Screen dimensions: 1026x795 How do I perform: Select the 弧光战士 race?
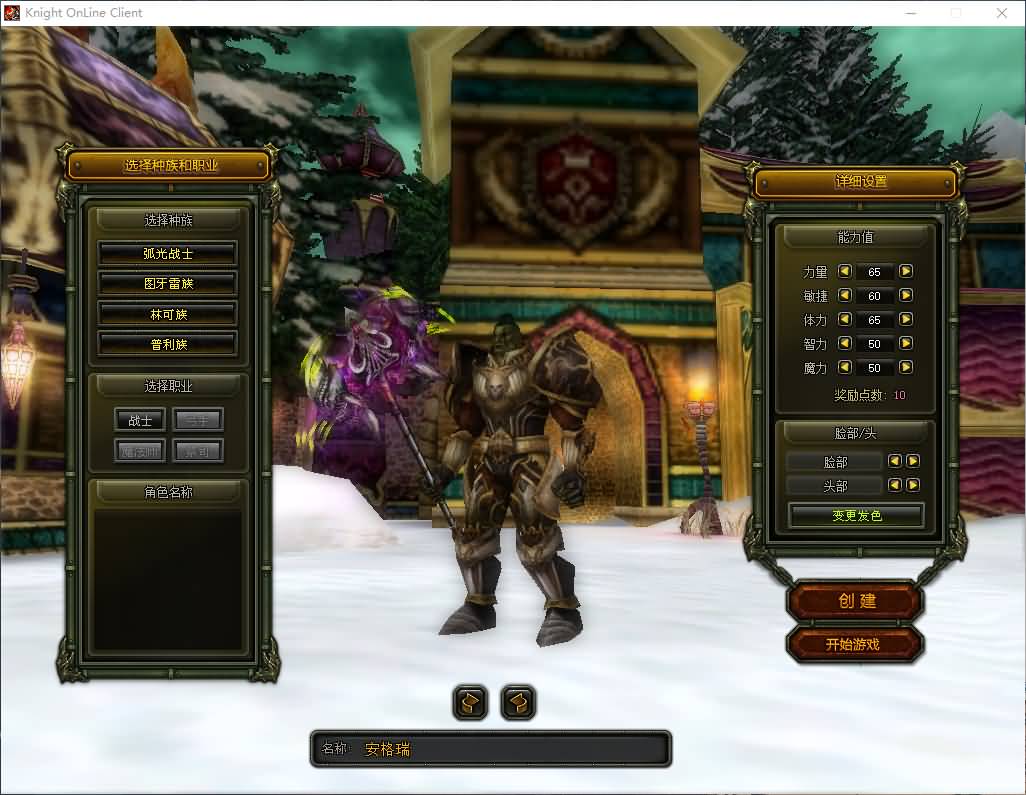[167, 254]
